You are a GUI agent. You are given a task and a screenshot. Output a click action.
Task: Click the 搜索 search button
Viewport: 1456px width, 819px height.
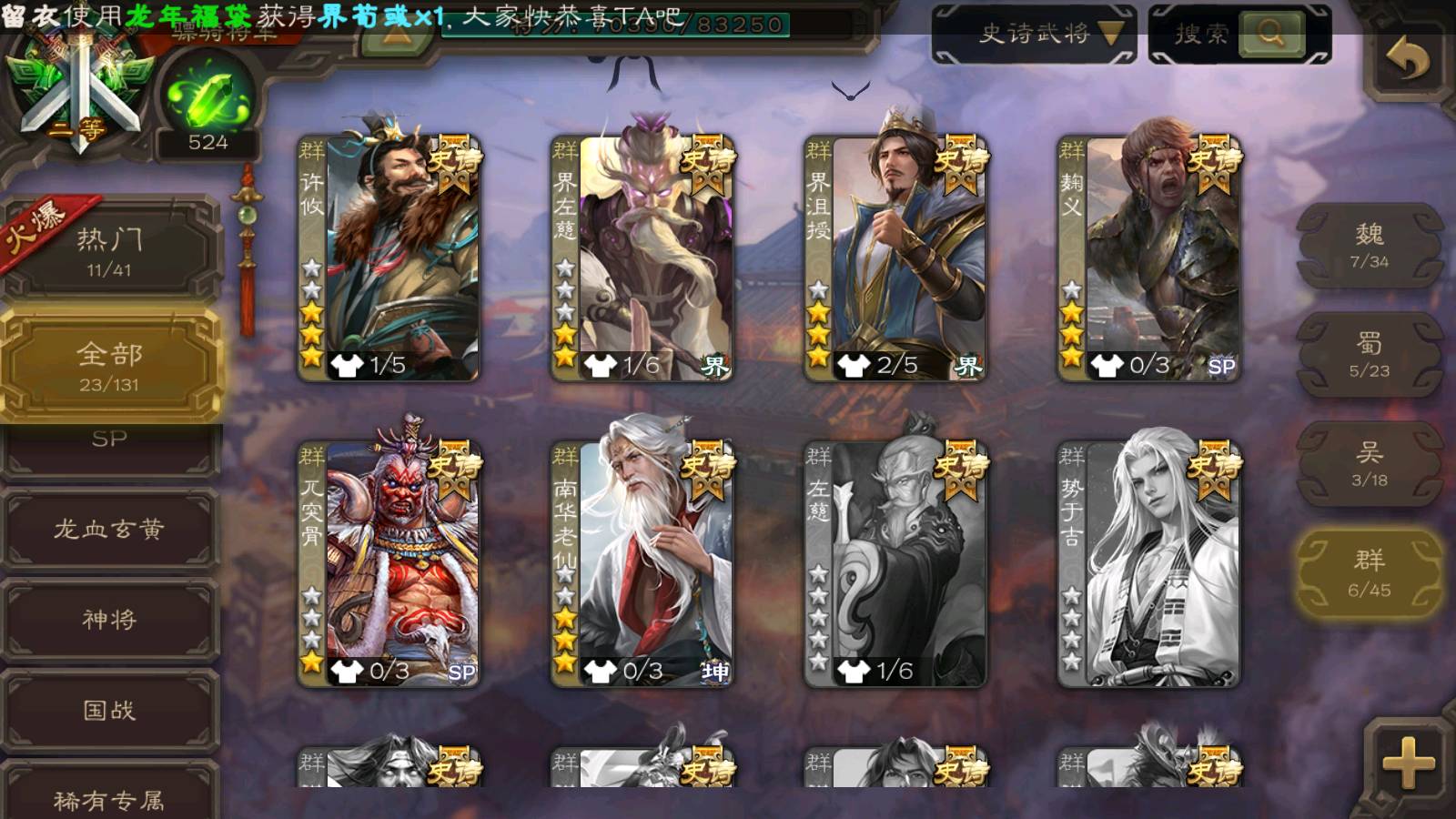pyautogui.click(x=1270, y=35)
